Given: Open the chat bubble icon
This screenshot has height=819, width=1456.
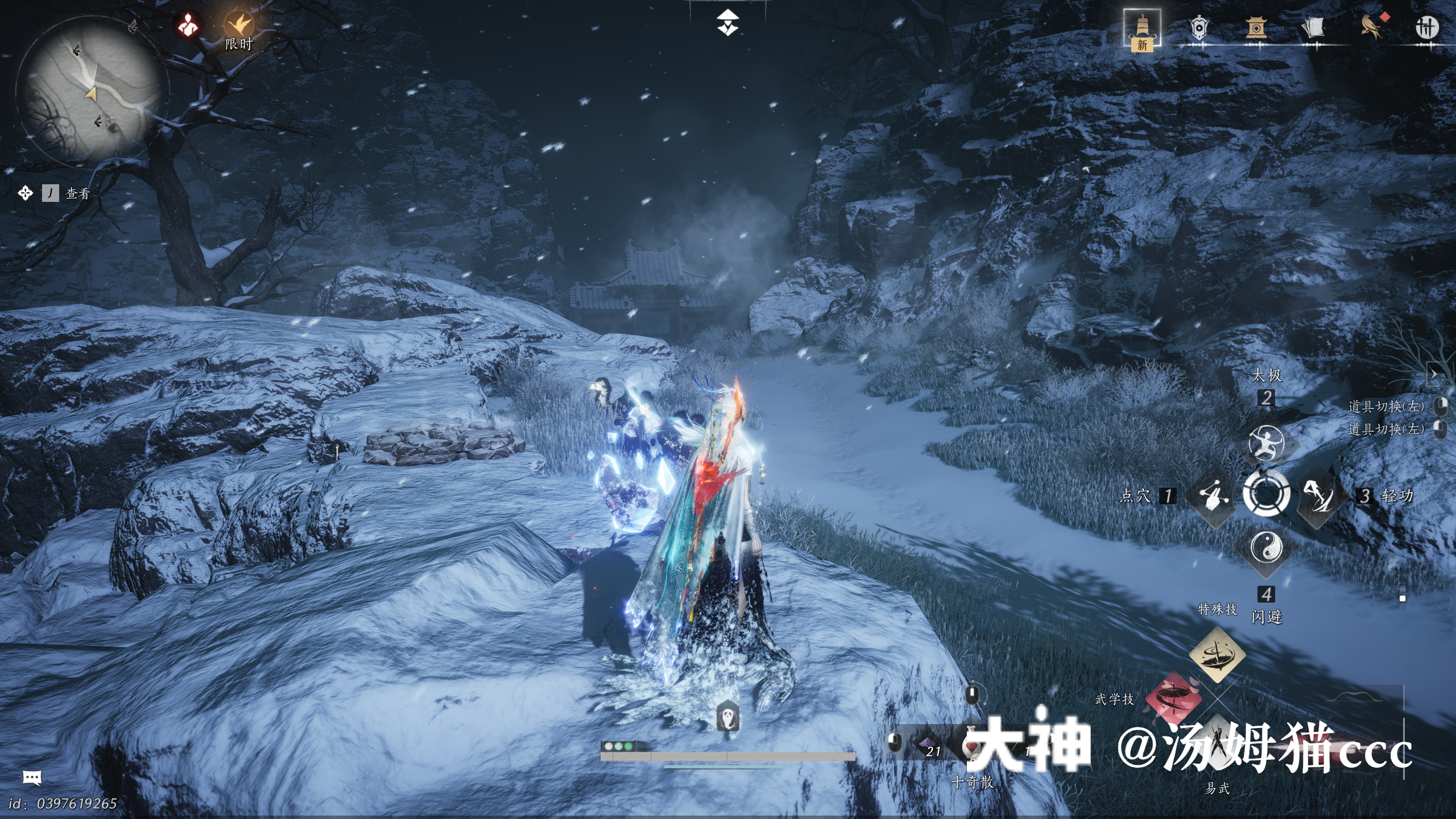Looking at the screenshot, I should point(32,777).
